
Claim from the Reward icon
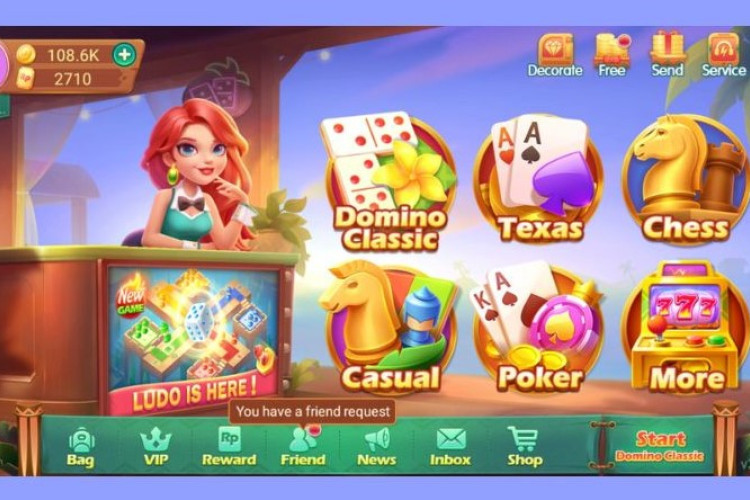click(229, 445)
